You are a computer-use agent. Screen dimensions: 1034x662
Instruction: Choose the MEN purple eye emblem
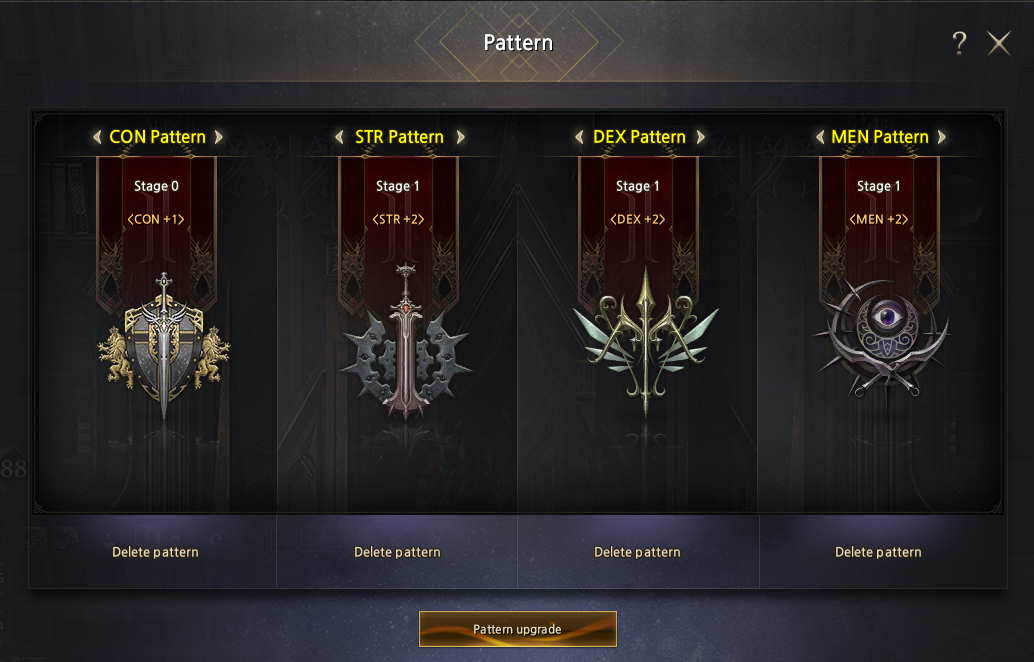pos(883,335)
